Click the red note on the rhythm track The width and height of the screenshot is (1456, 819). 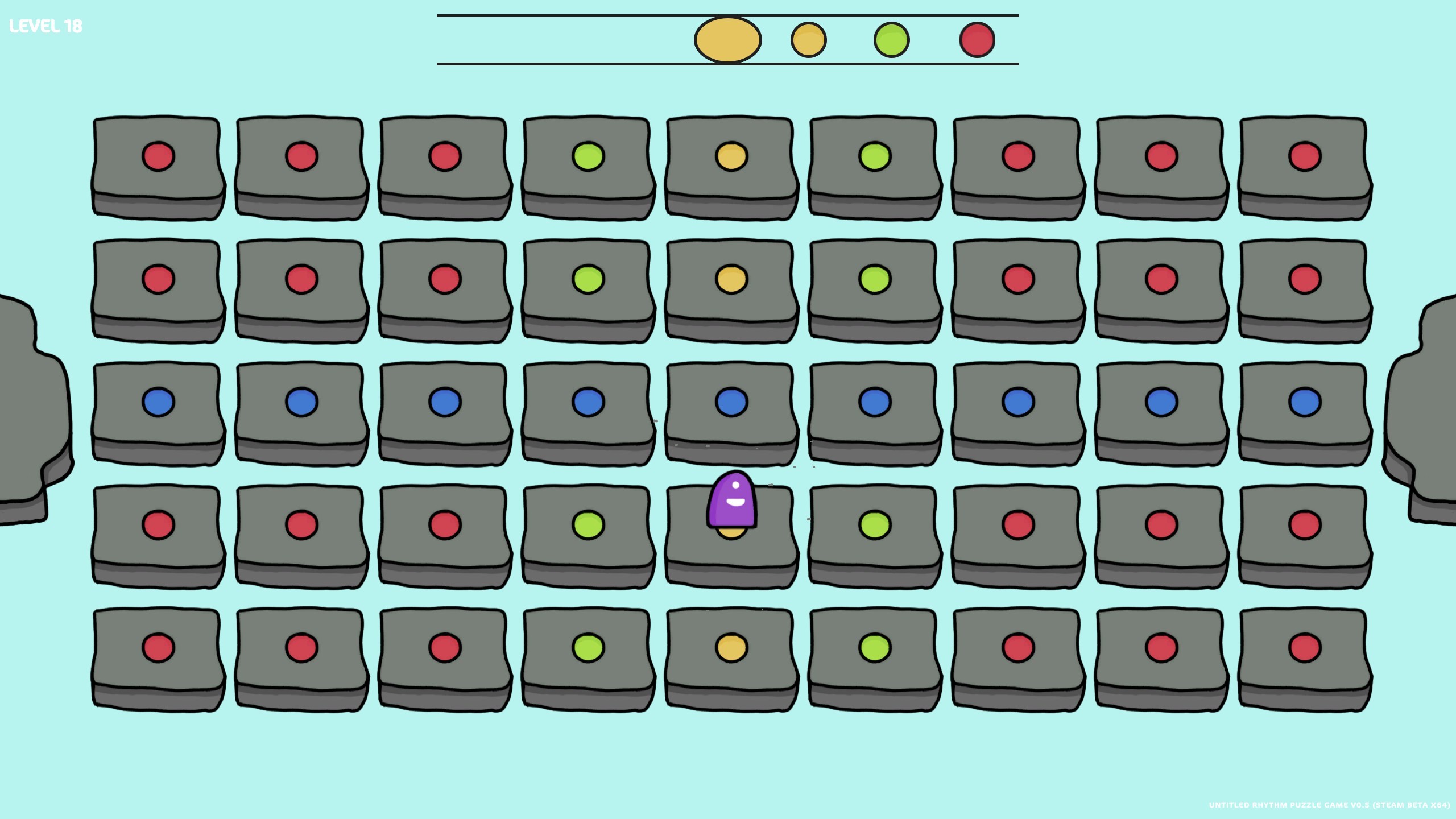tap(977, 39)
